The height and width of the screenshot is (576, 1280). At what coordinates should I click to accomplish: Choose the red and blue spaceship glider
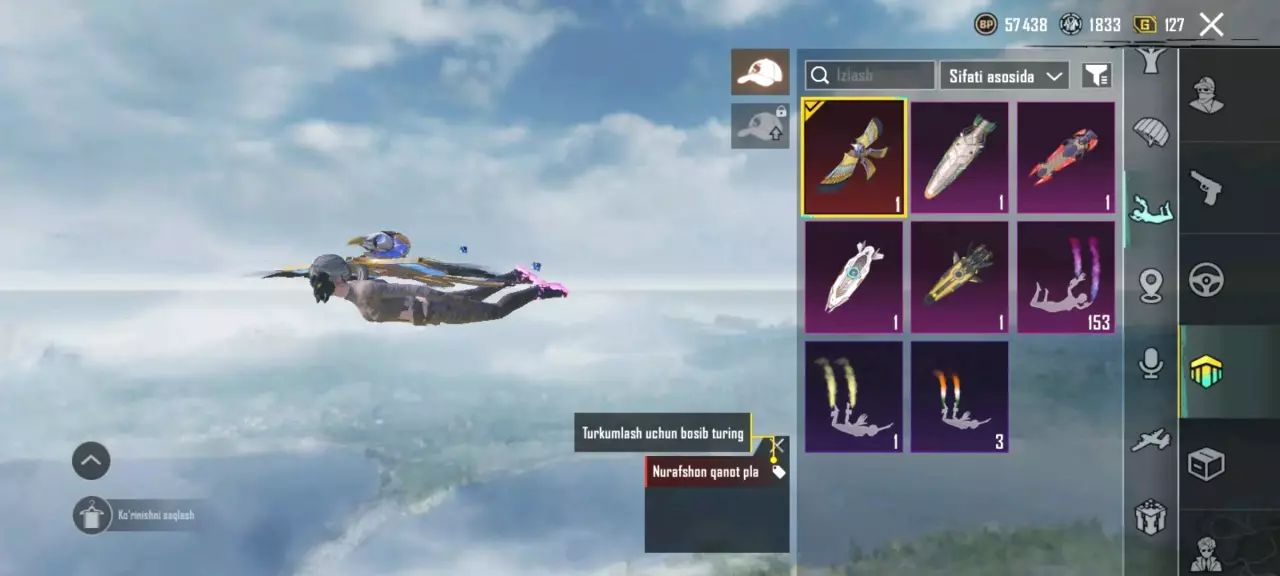pyautogui.click(x=1065, y=158)
